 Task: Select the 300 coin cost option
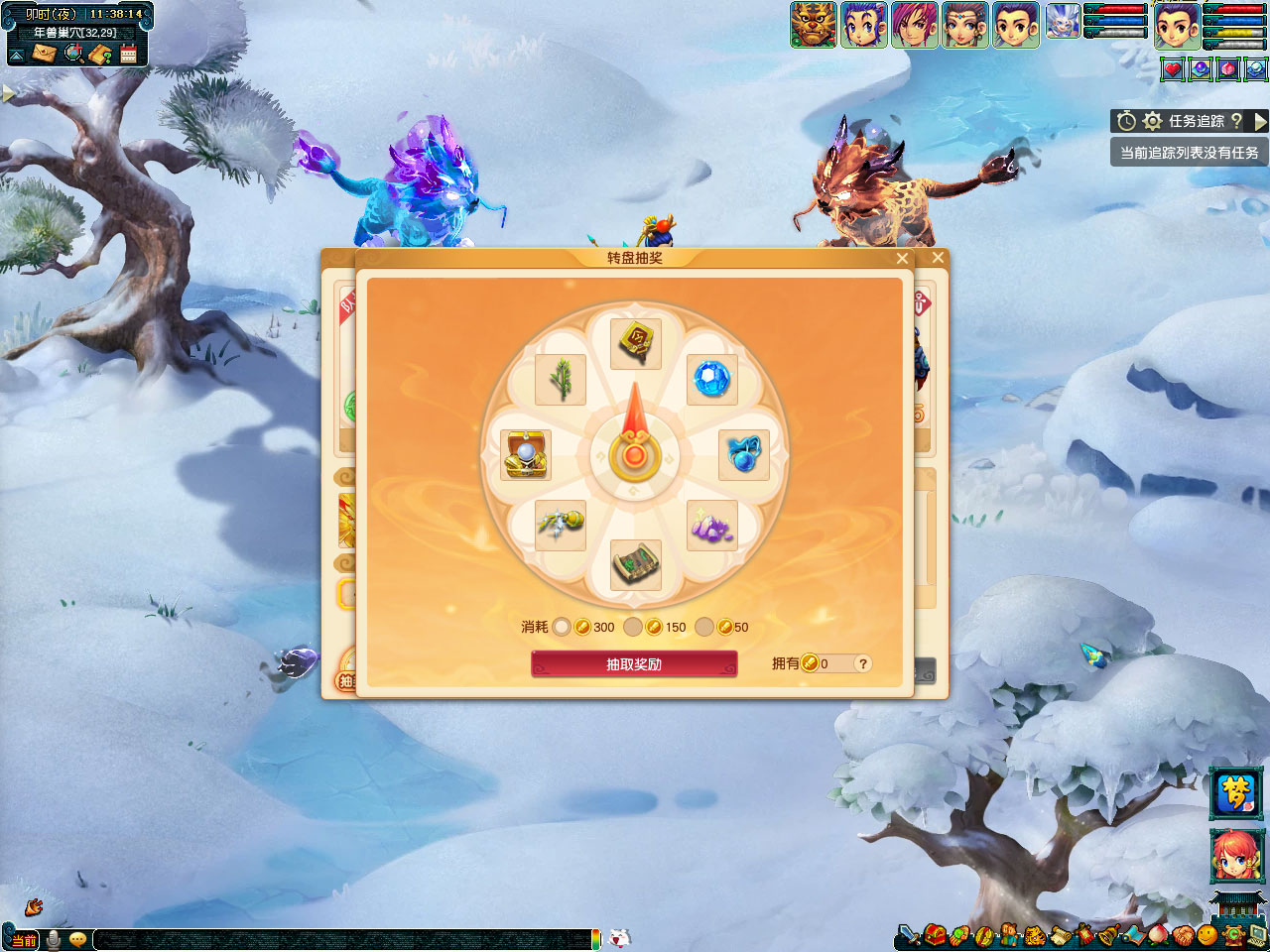pyautogui.click(x=562, y=627)
